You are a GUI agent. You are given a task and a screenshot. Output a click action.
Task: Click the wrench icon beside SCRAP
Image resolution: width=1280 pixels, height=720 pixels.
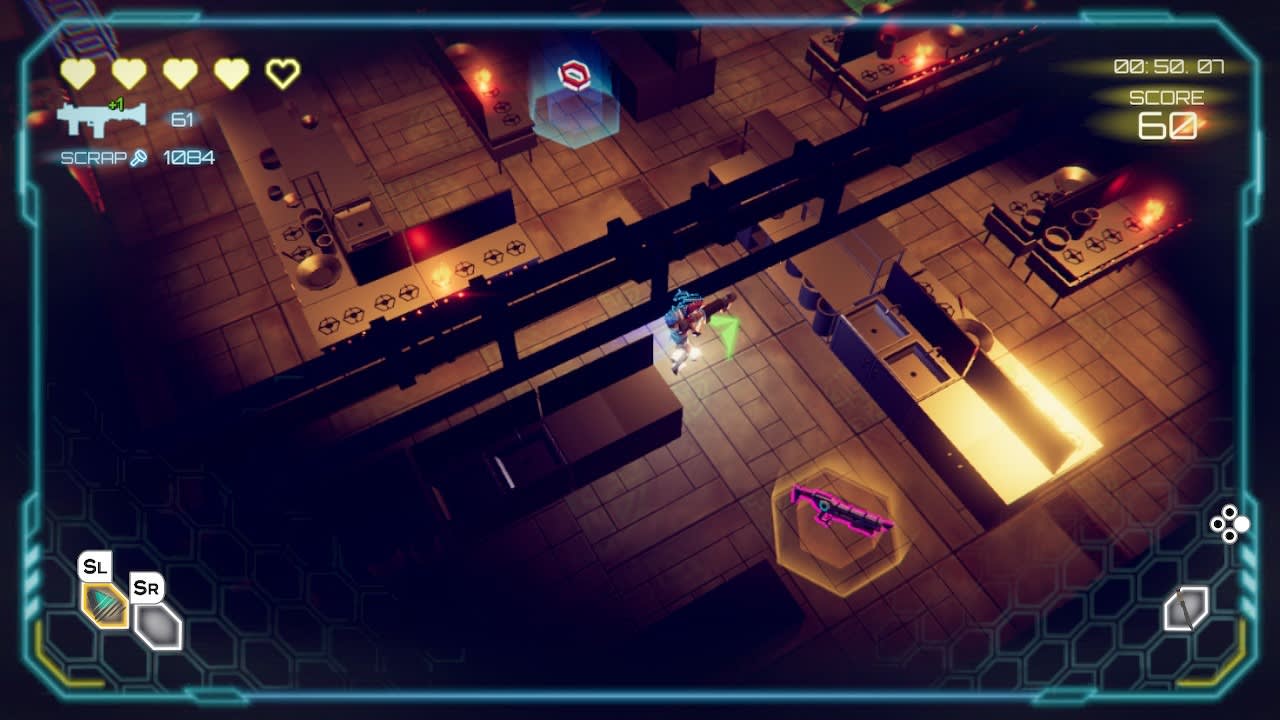(x=137, y=156)
